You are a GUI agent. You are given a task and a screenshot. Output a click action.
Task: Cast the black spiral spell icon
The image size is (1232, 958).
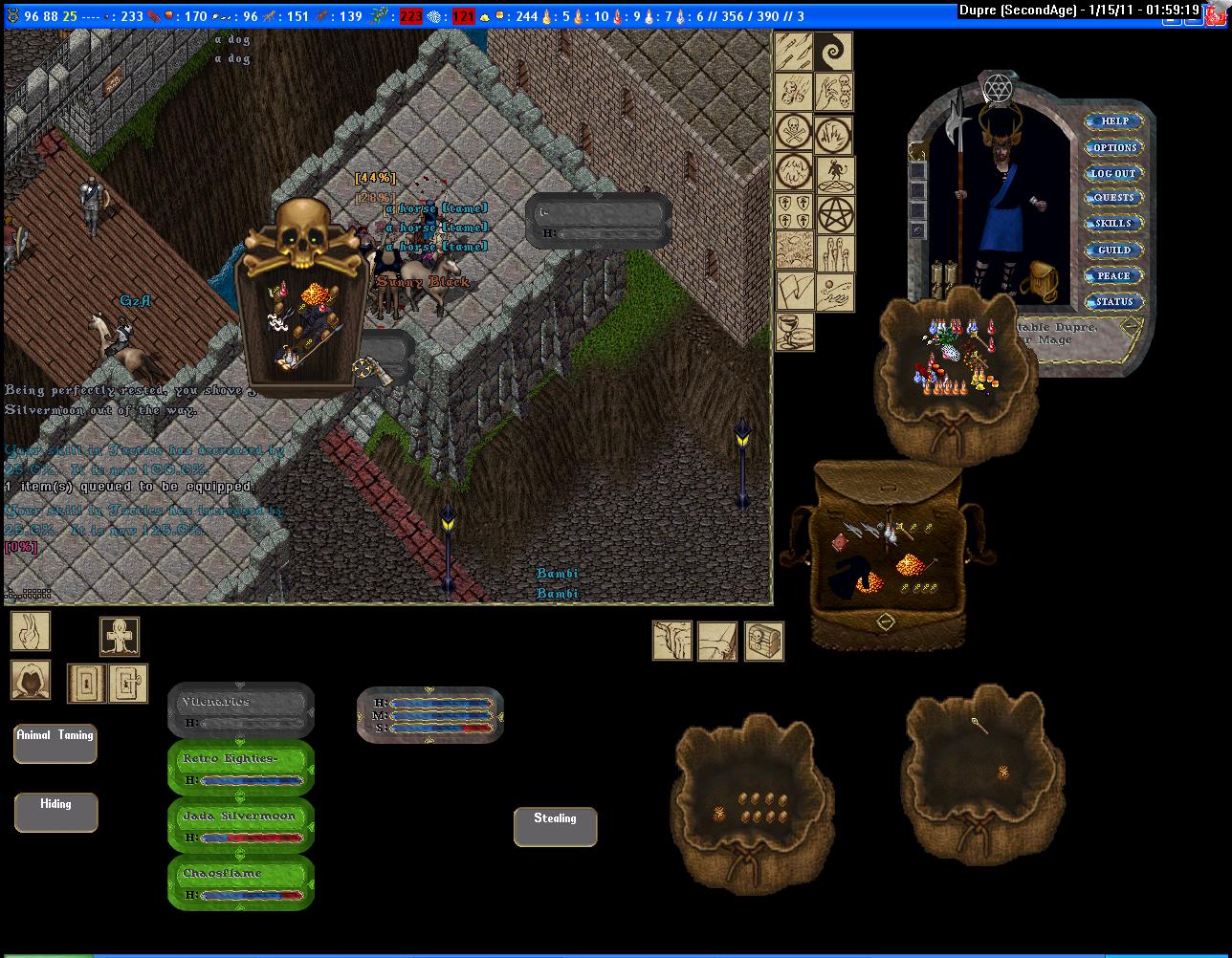coord(834,52)
